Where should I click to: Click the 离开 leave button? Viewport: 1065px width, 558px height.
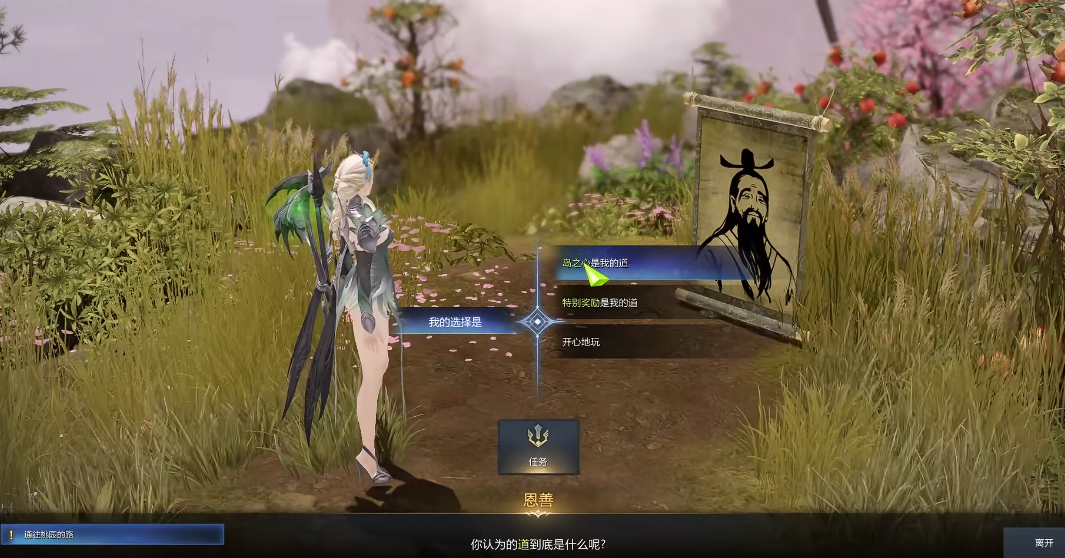coord(1043,542)
